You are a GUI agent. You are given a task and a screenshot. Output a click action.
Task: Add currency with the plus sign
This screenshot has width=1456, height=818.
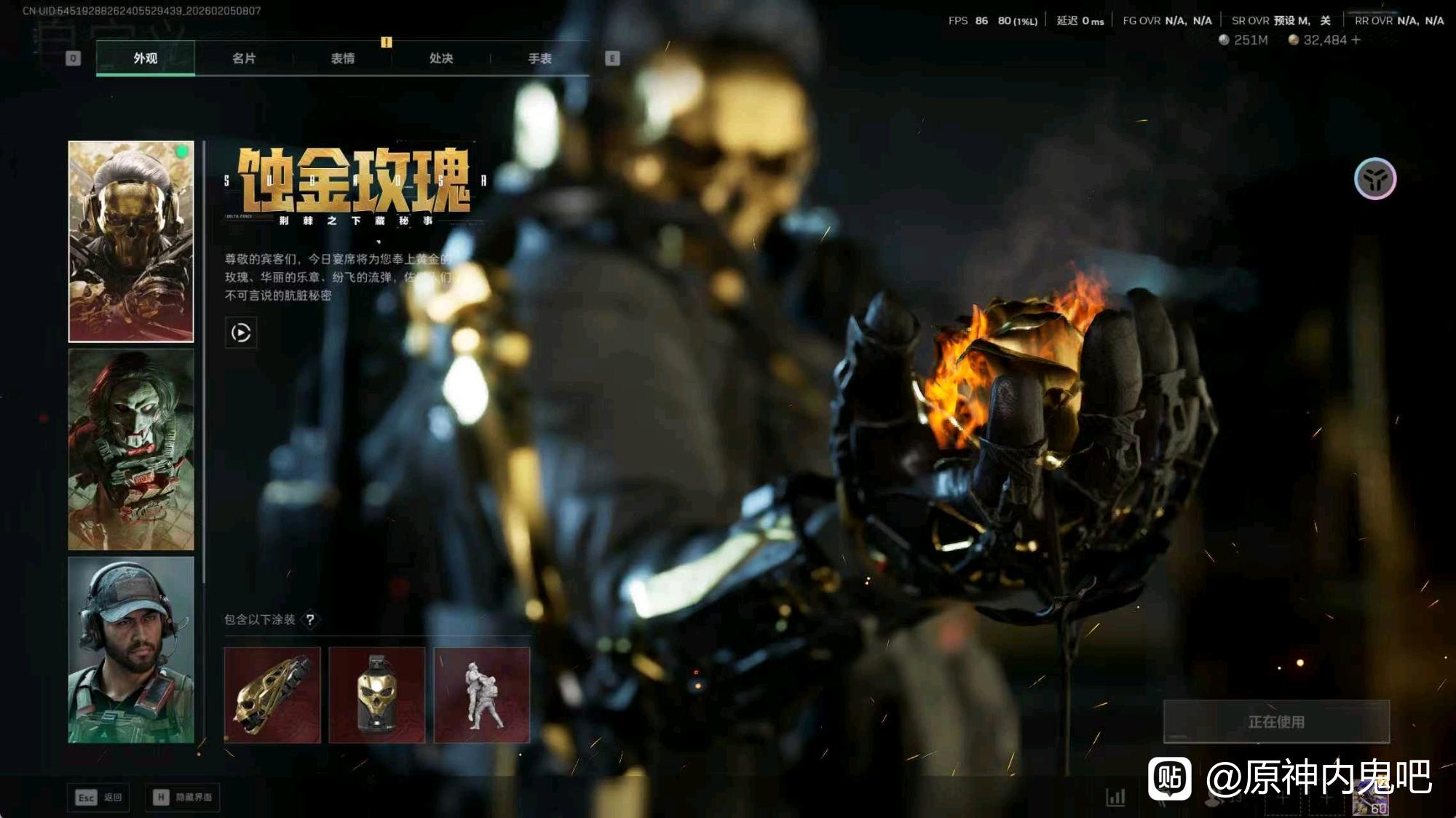(1356, 40)
